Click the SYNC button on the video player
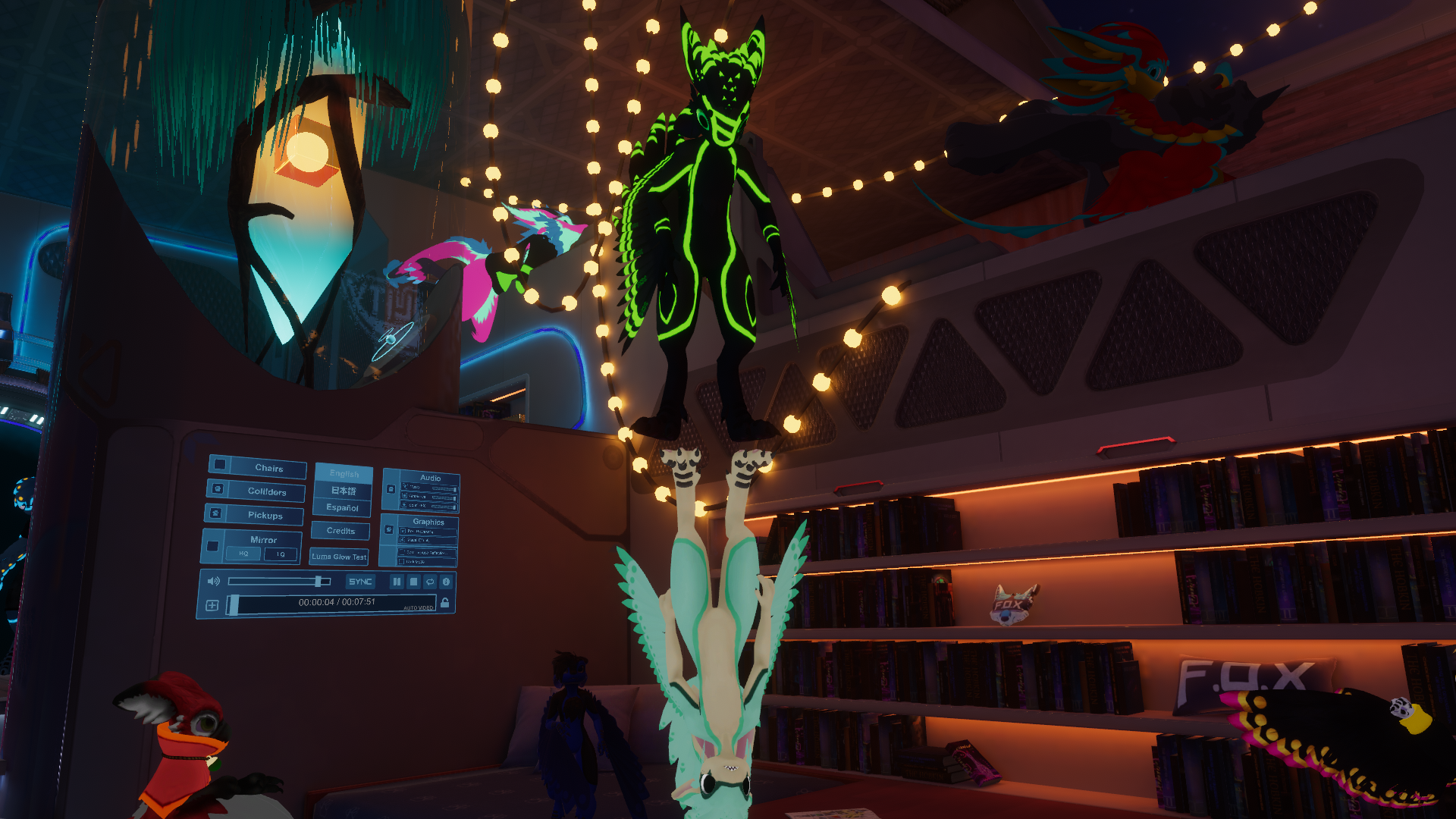Screen dimensions: 1456x819 pyautogui.click(x=360, y=582)
